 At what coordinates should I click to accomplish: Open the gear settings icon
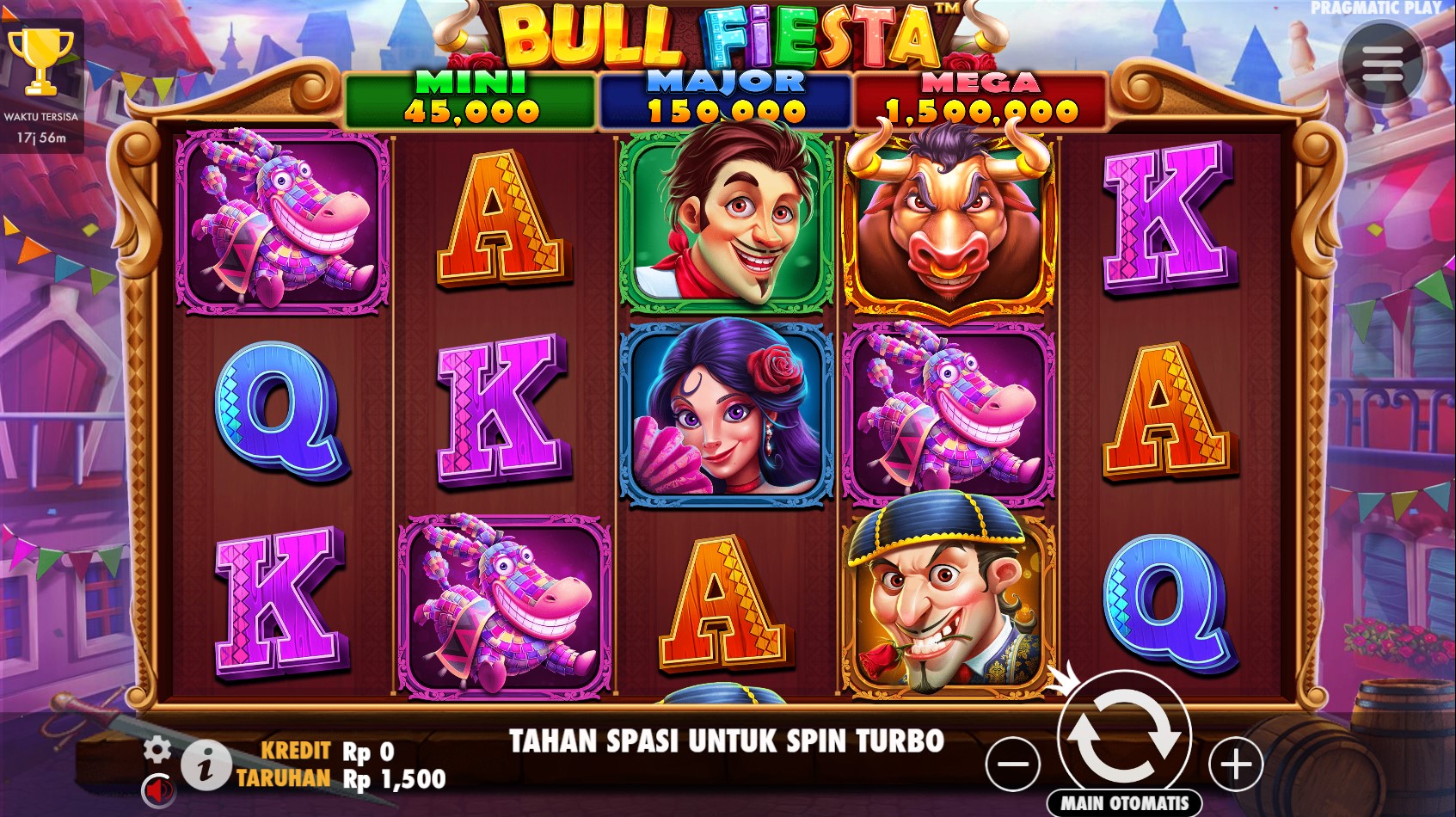(157, 749)
